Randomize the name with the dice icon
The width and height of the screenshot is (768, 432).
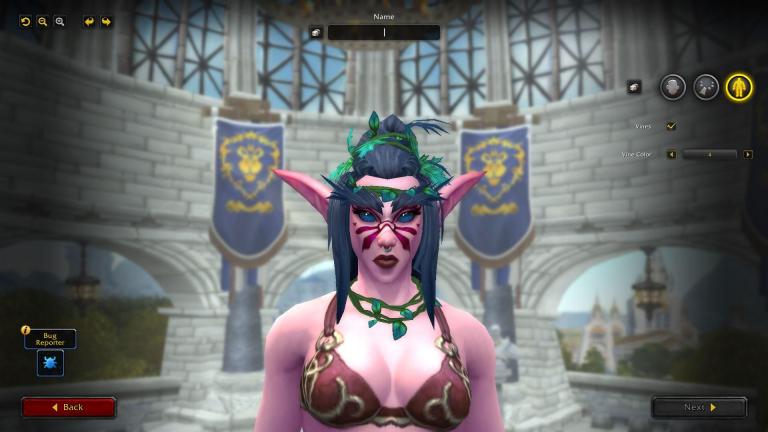pyautogui.click(x=316, y=32)
